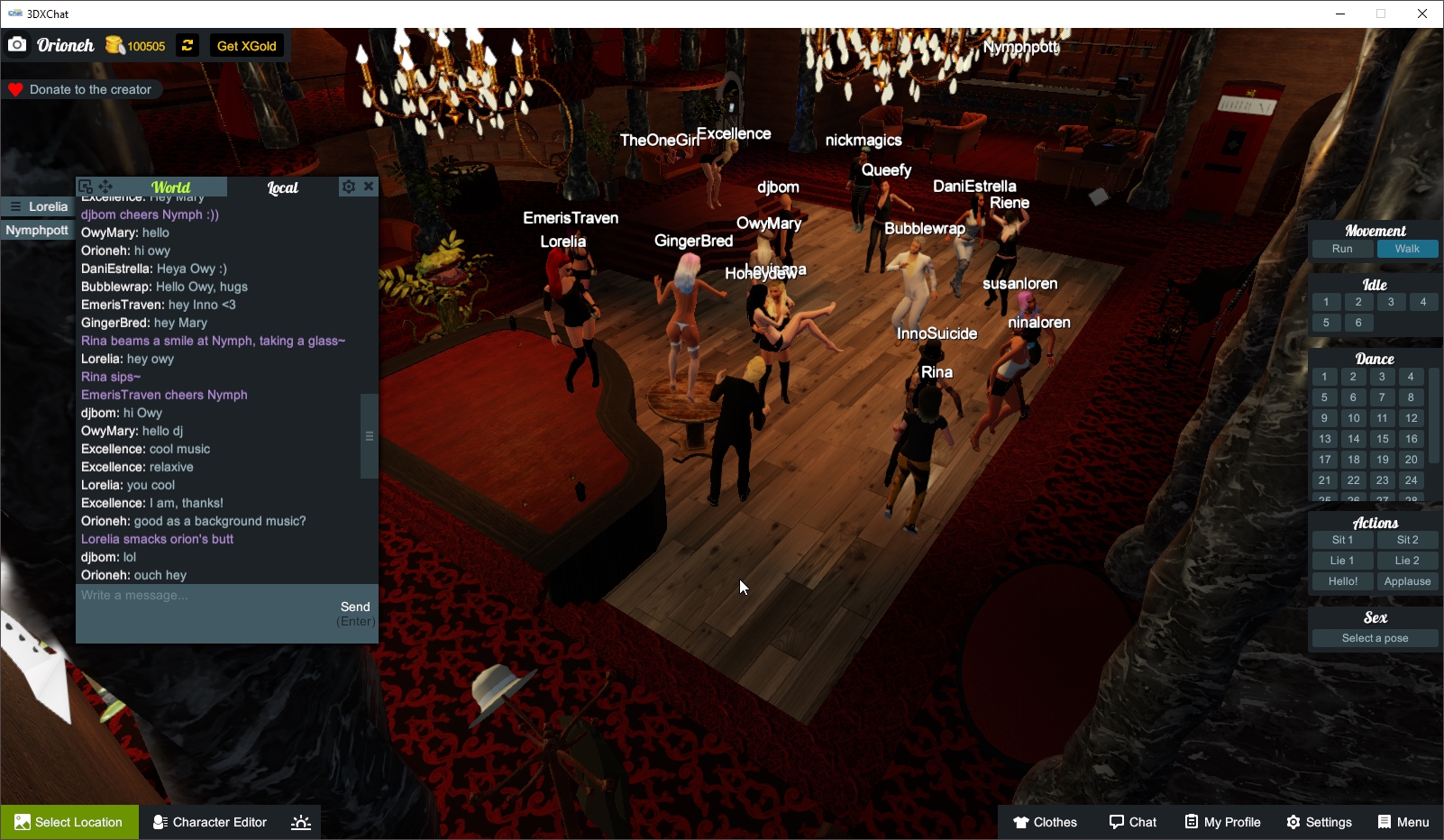1444x840 pixels.
Task: Expand the Lorelia chat tab
Action: 37,206
